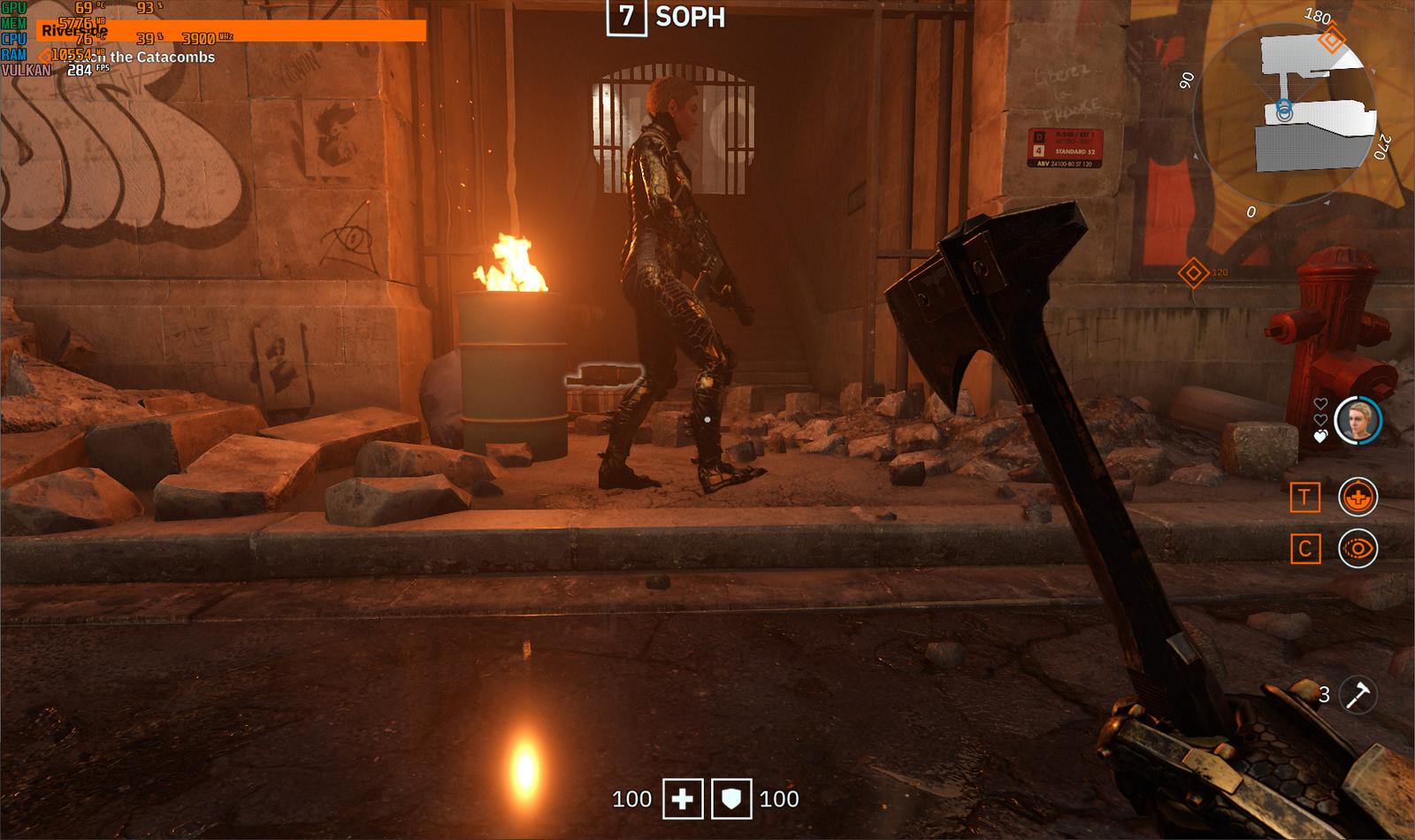Toggle the T keybind box for the pep signal
The width and height of the screenshot is (1415, 840).
[1304, 496]
